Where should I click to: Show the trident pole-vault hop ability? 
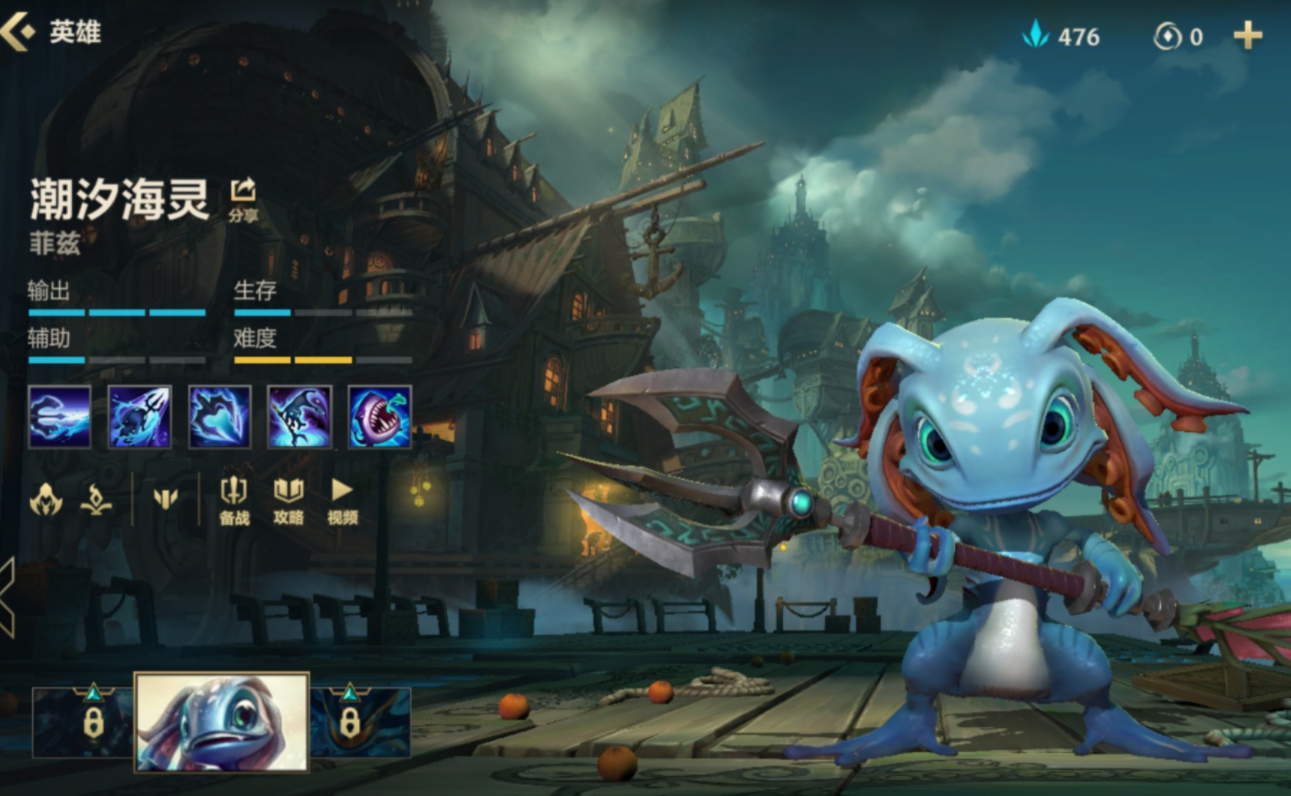(x=300, y=416)
